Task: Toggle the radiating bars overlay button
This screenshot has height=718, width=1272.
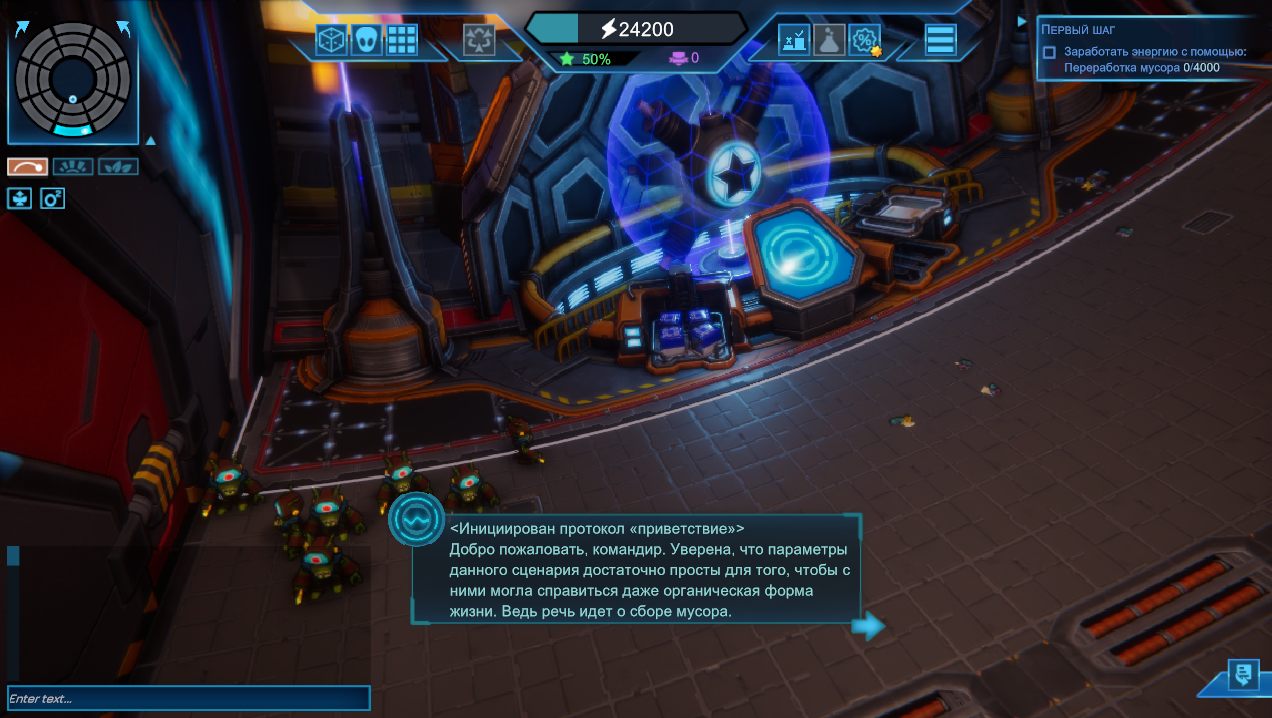Action: pyautogui.click(x=73, y=167)
